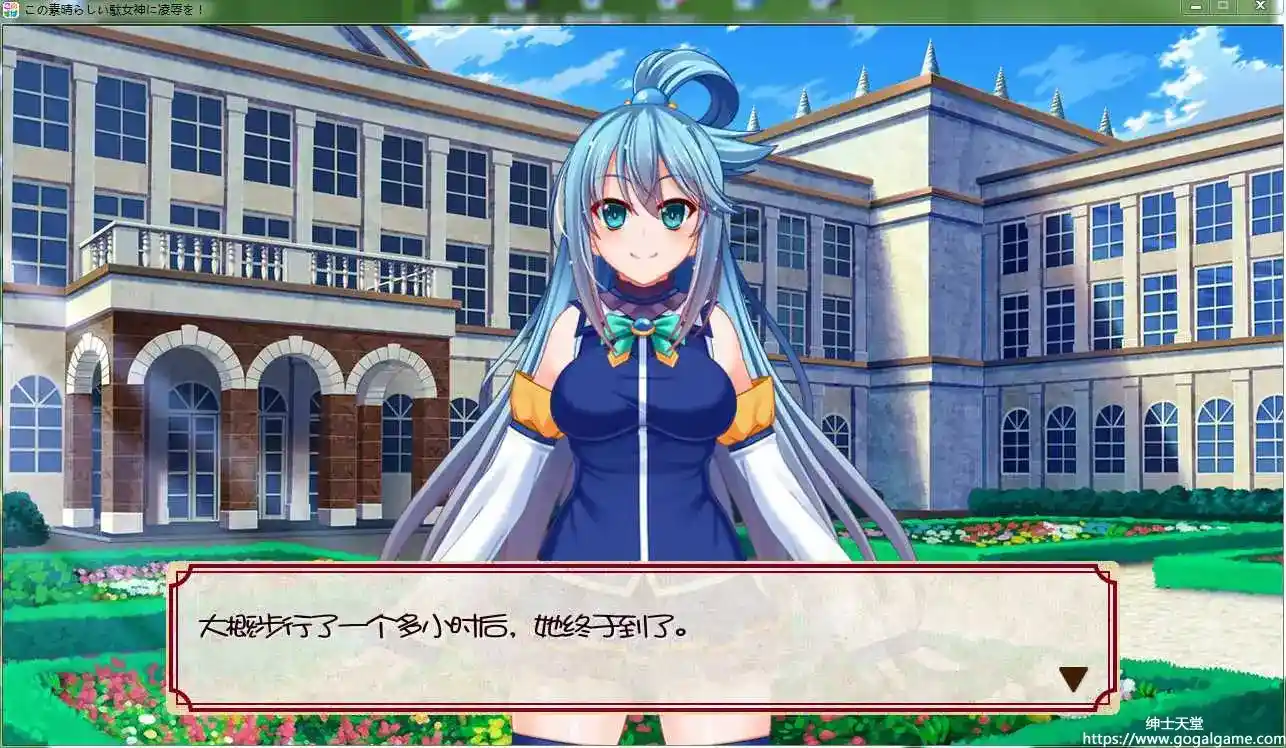Minimize the game window
1286x748 pixels.
click(1196, 6)
